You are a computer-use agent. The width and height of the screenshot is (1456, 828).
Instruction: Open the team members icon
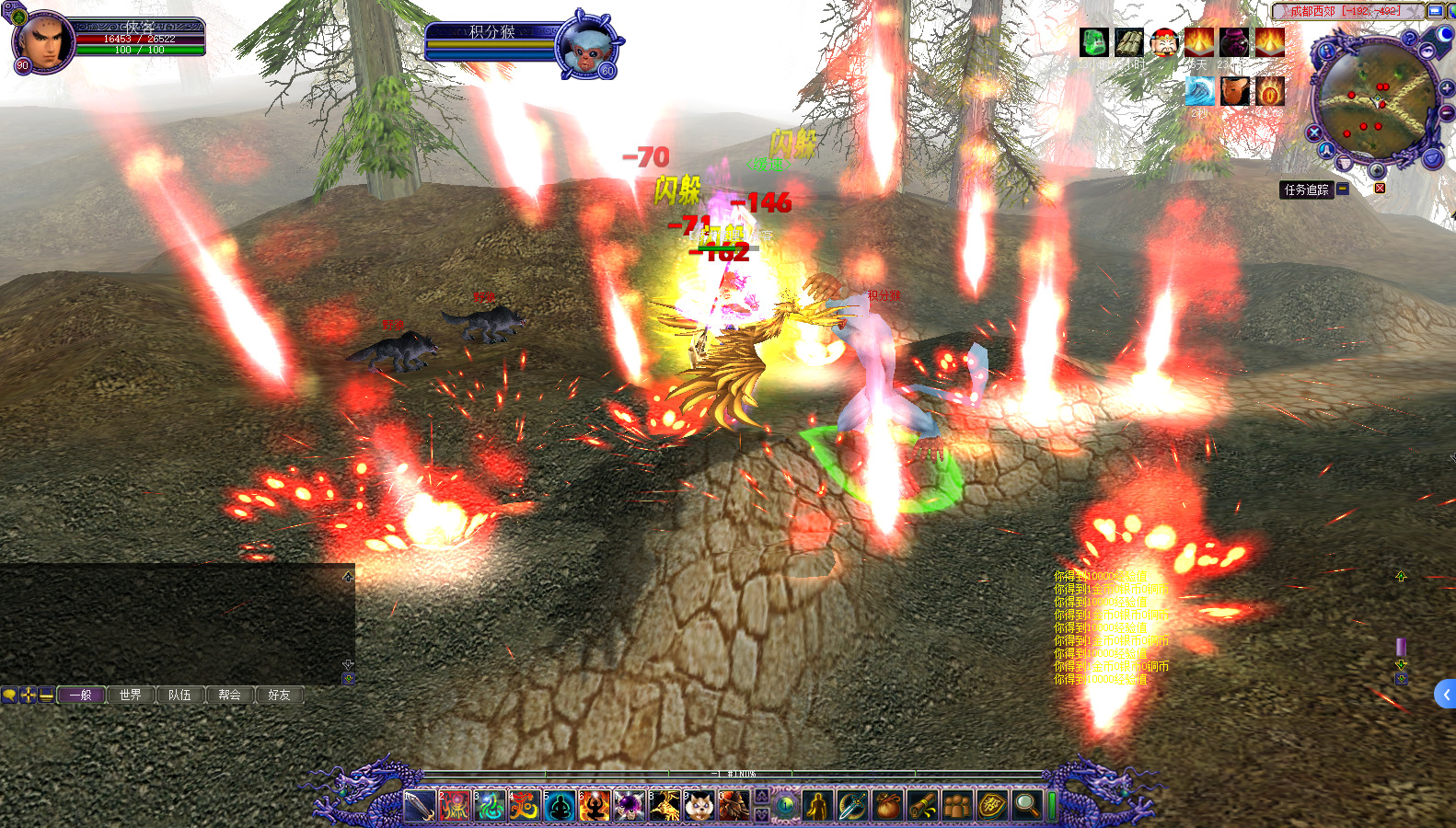[x=957, y=806]
